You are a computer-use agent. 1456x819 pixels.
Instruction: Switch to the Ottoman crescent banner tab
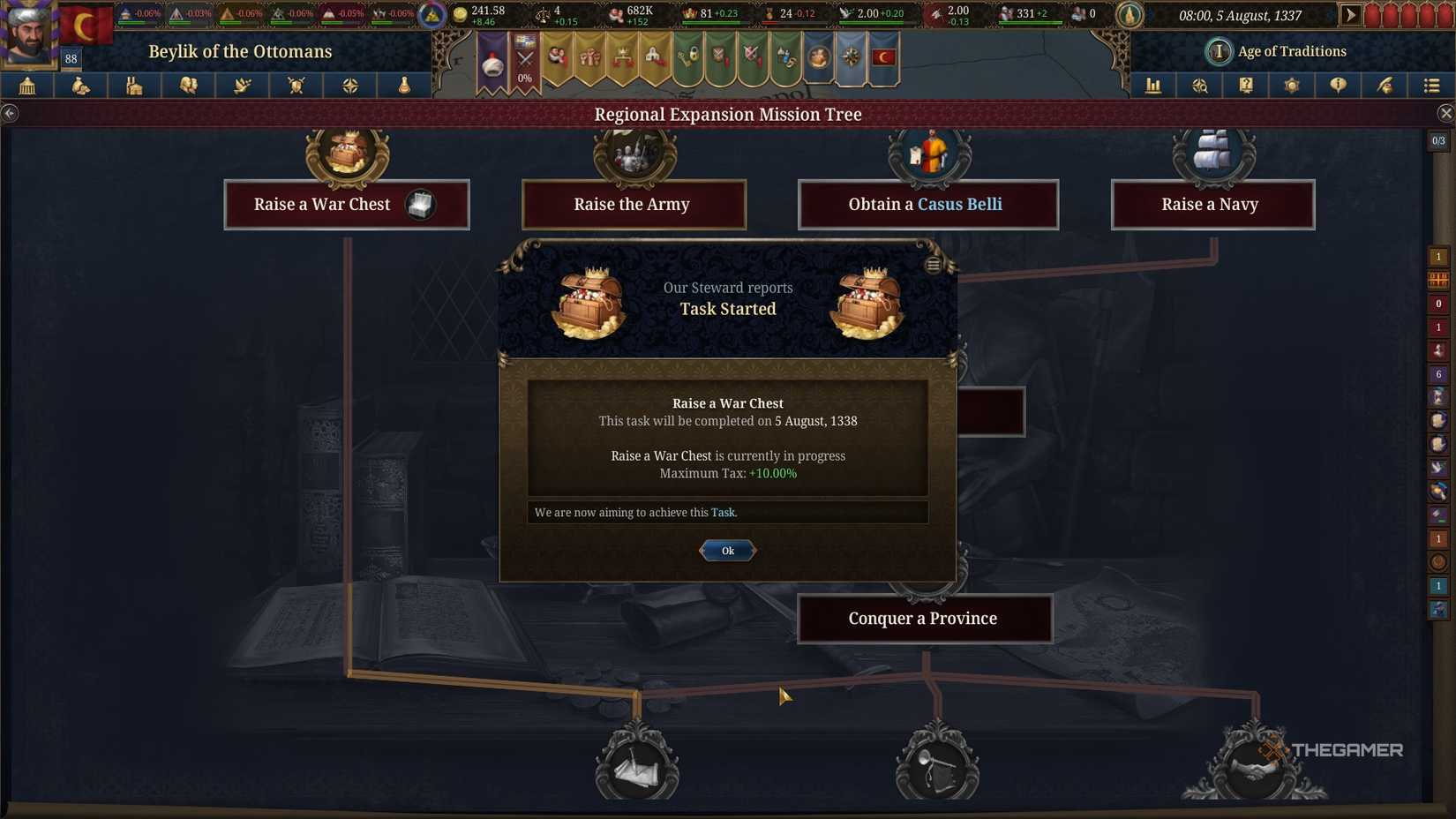coord(882,57)
